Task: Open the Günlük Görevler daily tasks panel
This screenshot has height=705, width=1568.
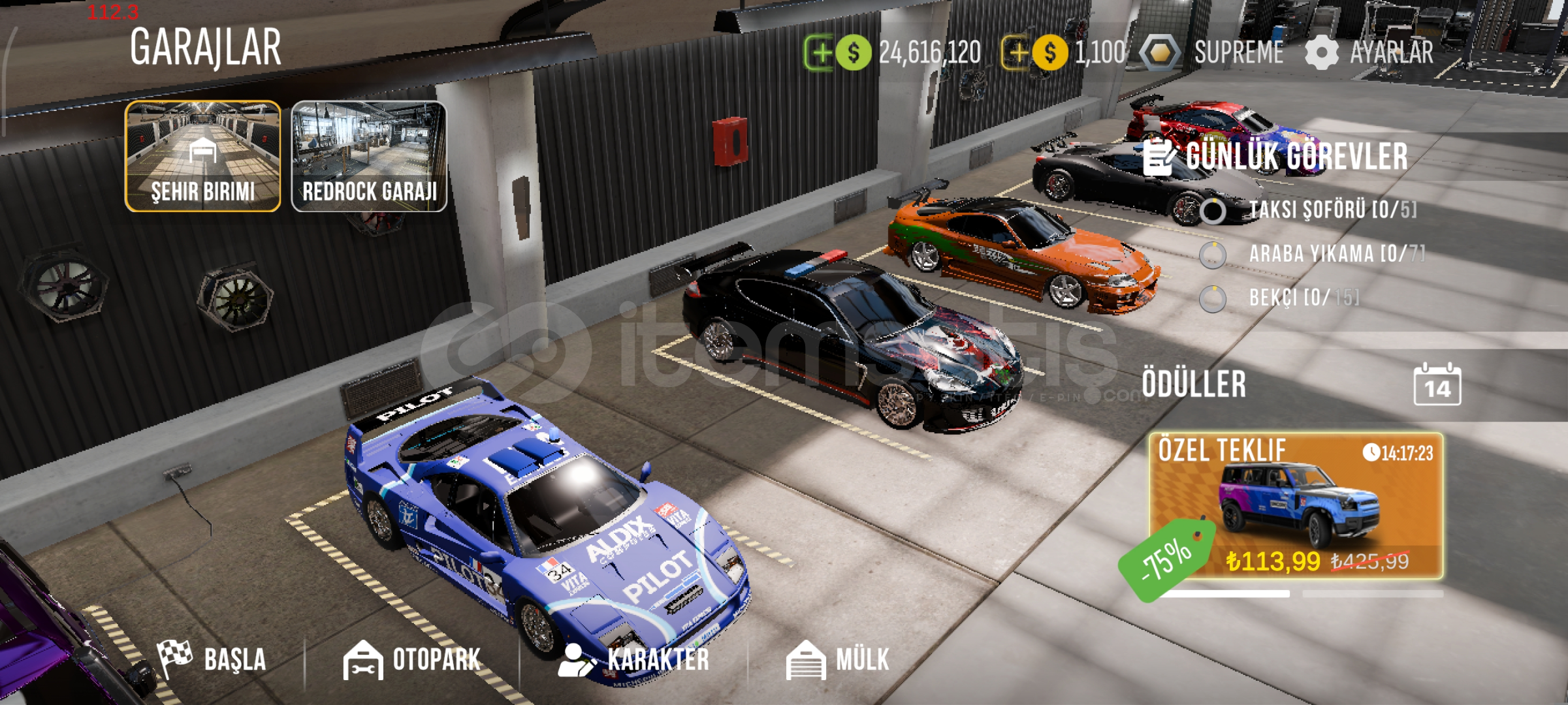Action: coord(1277,157)
